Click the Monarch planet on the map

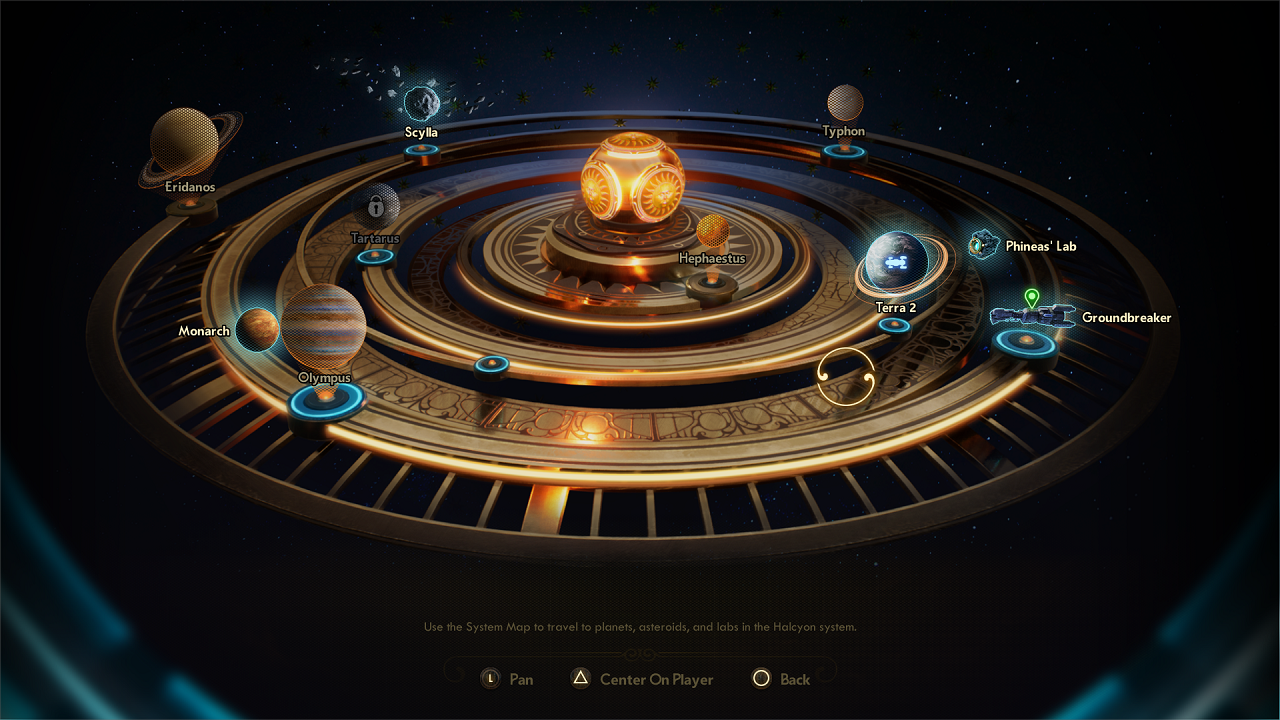[x=258, y=330]
